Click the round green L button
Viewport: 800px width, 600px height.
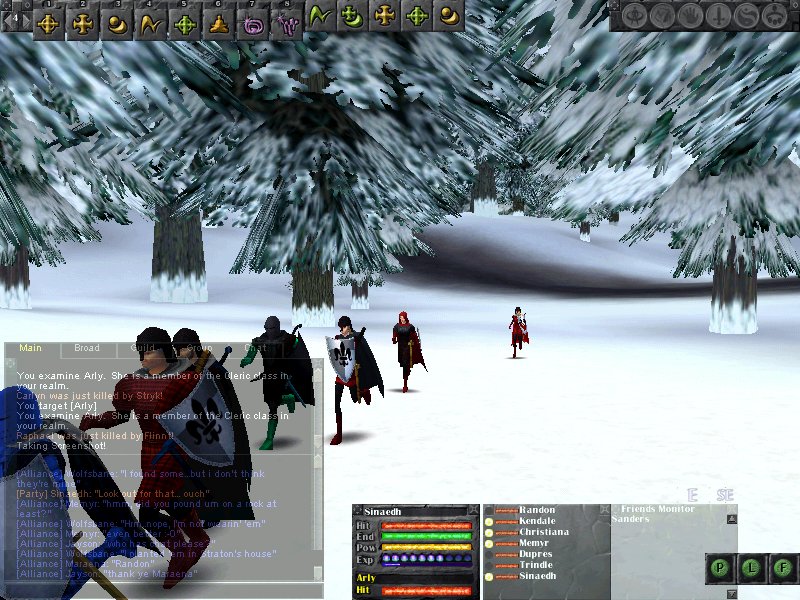pos(753,568)
